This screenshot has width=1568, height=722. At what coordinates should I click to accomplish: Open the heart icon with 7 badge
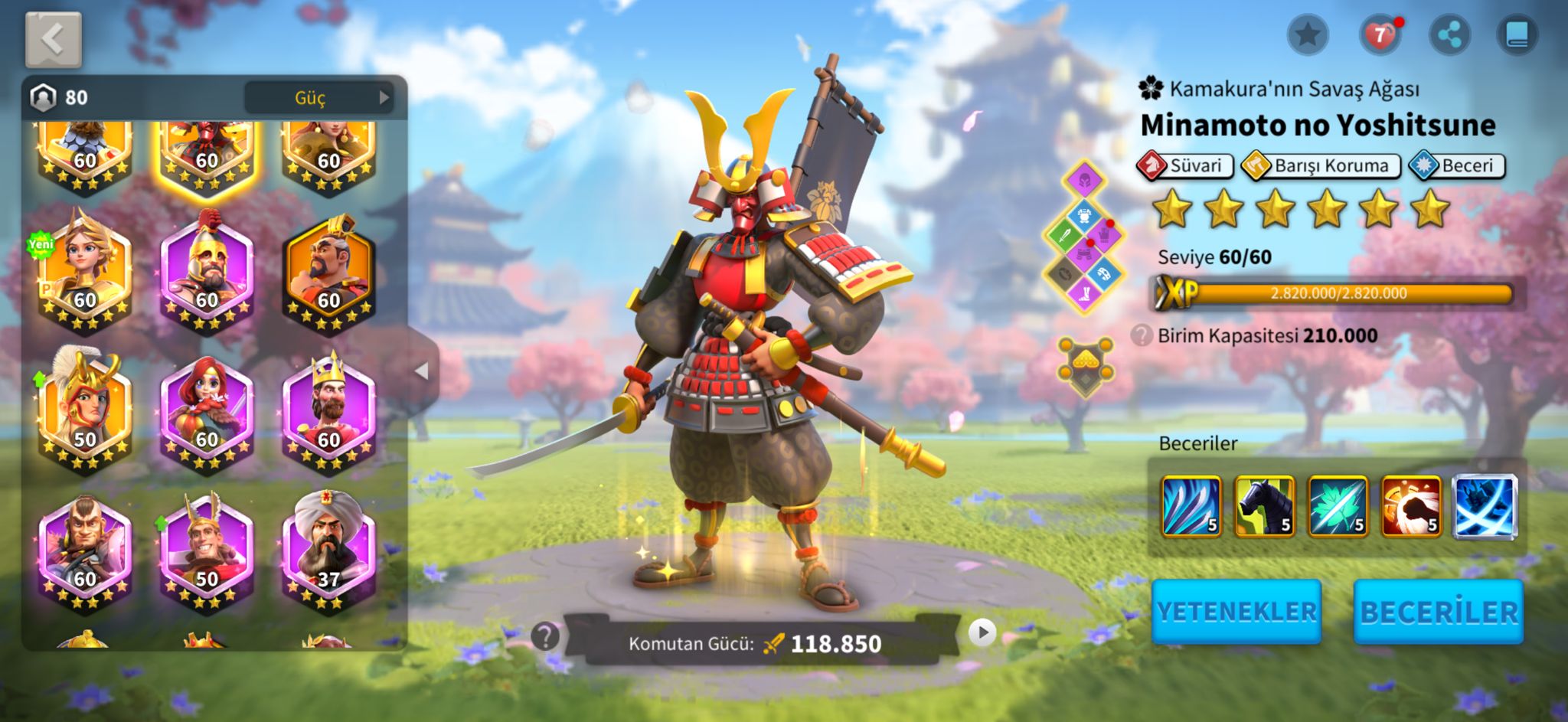pos(1379,35)
